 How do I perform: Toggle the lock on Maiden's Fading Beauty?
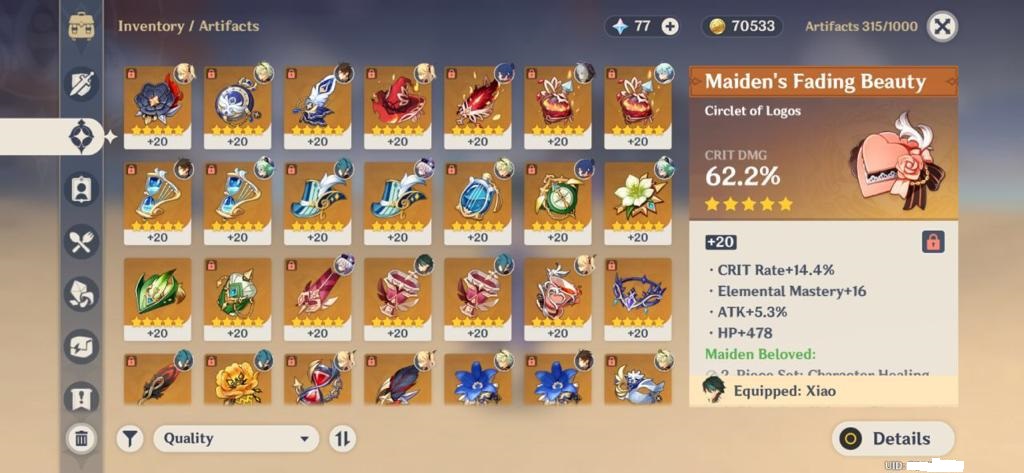pos(932,242)
